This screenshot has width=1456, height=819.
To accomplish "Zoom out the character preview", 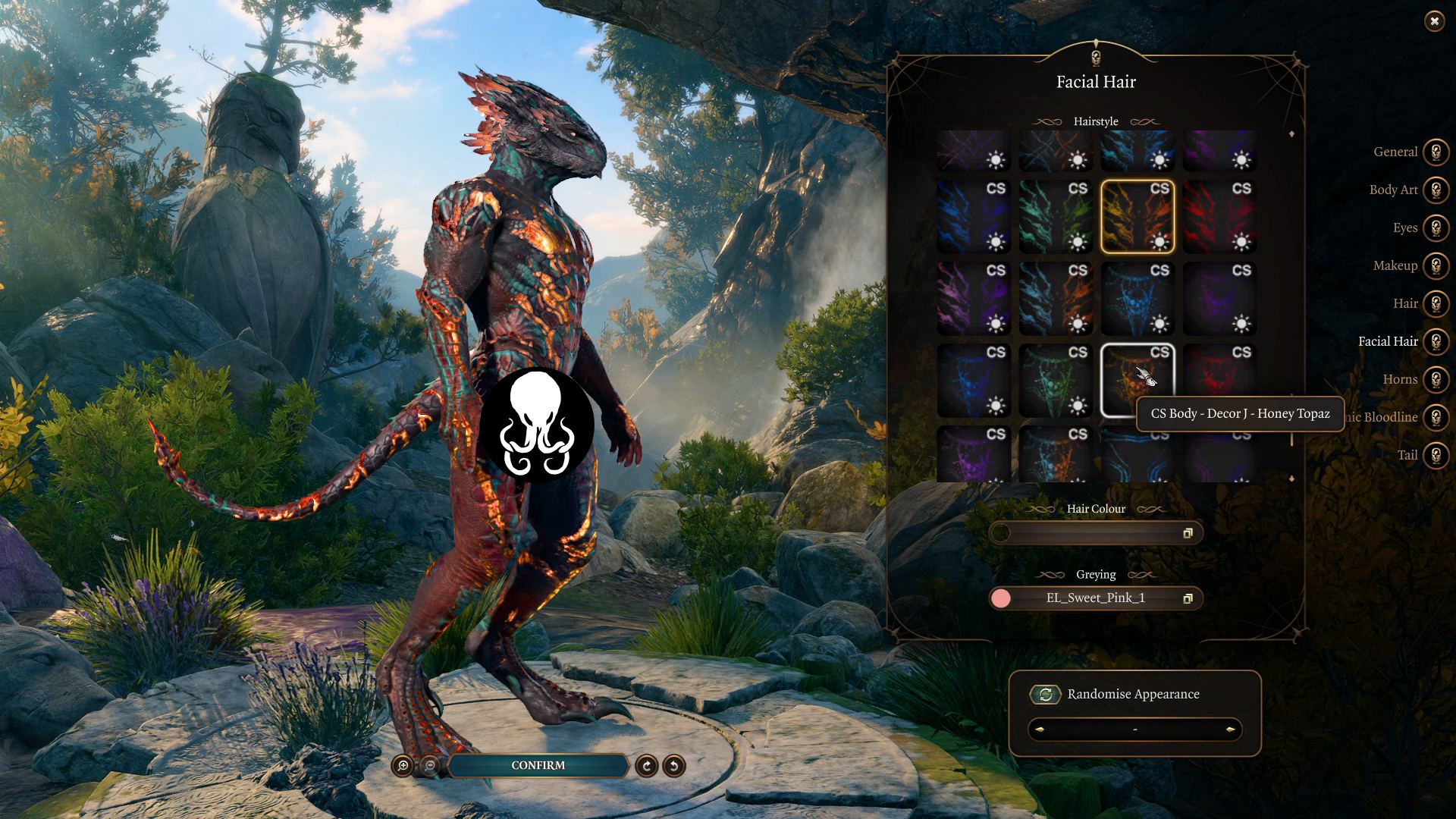I will tap(430, 766).
